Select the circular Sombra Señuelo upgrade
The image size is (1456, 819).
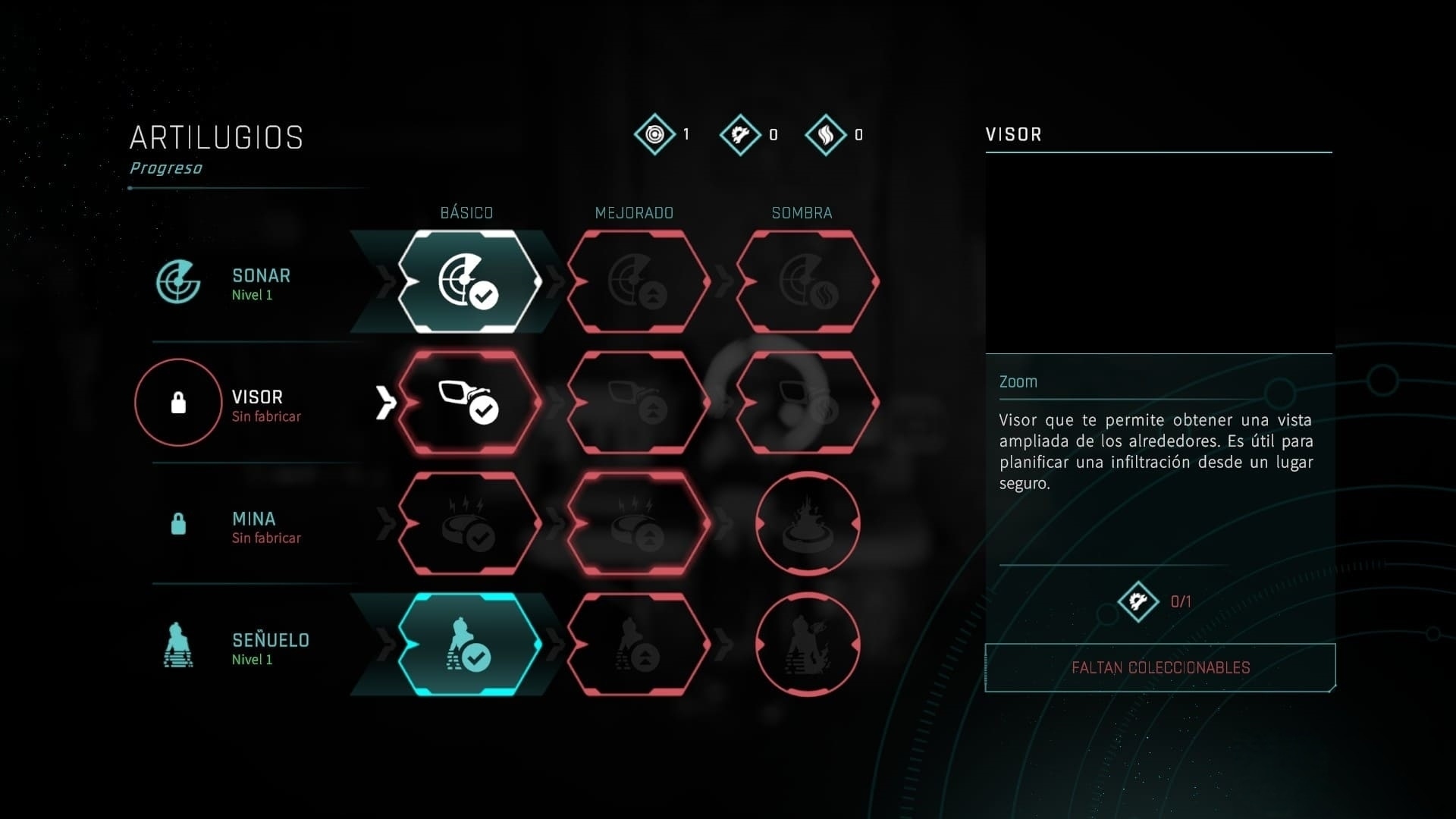click(808, 645)
